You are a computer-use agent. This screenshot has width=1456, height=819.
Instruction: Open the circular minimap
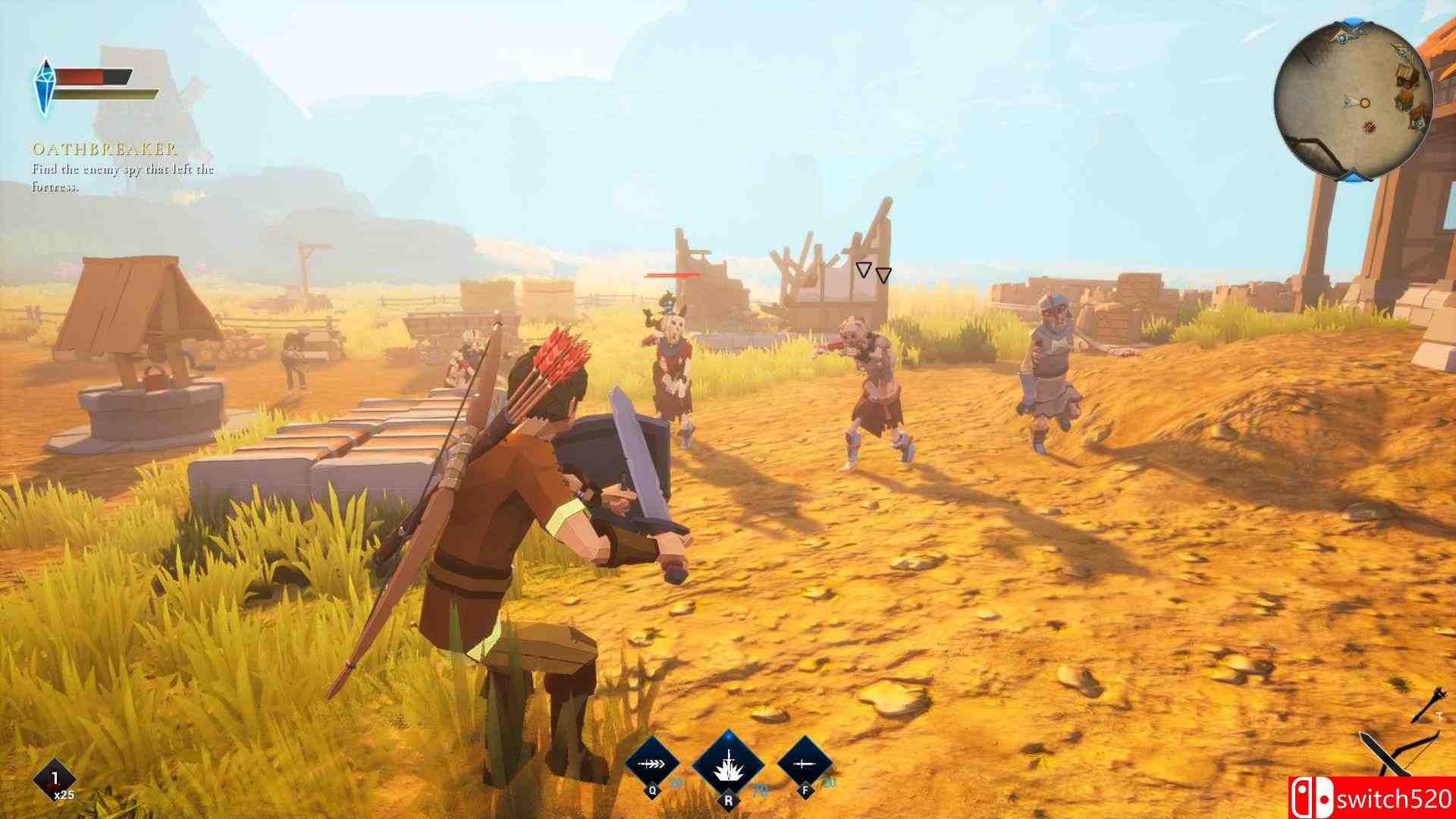tap(1353, 102)
